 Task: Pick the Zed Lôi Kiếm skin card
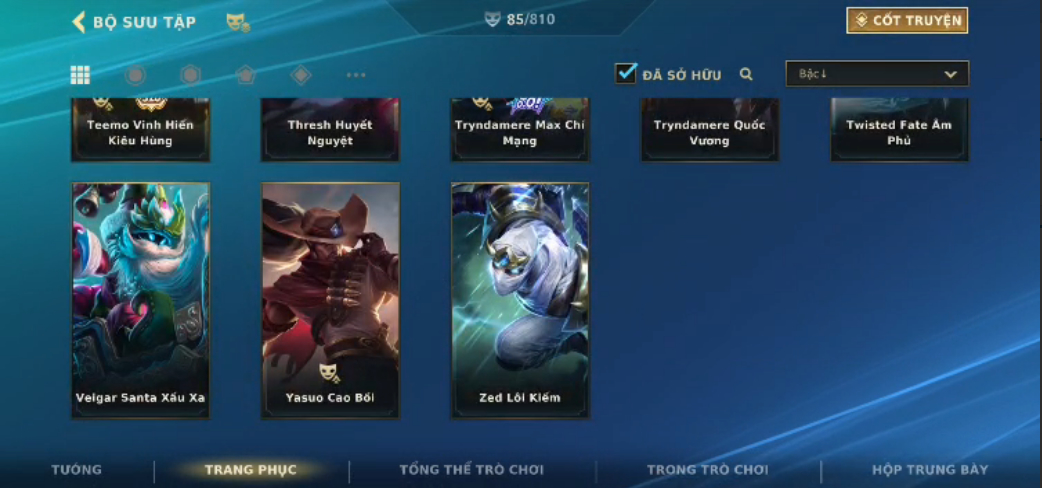[x=520, y=299]
